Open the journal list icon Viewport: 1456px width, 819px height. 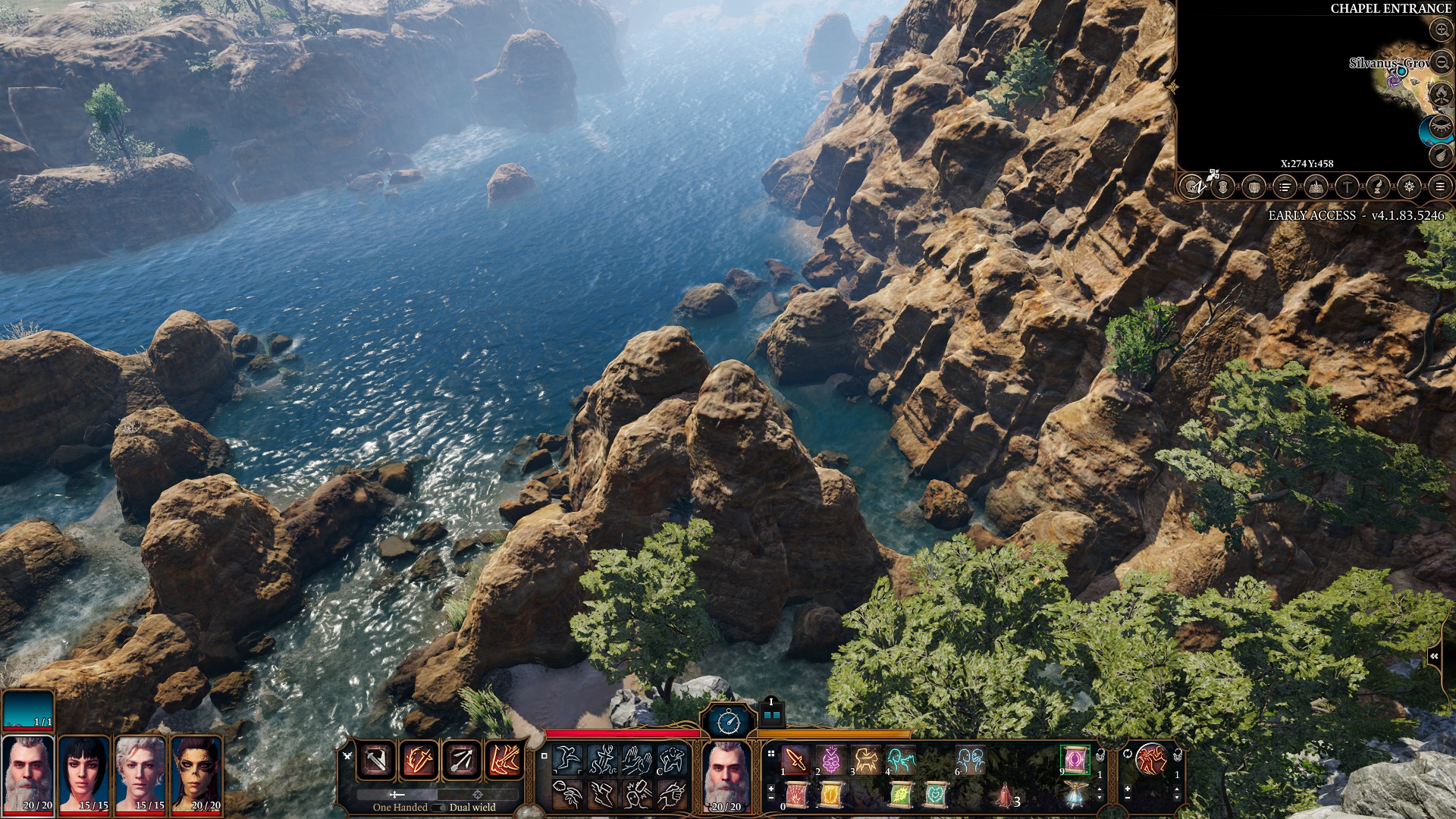[x=1285, y=187]
